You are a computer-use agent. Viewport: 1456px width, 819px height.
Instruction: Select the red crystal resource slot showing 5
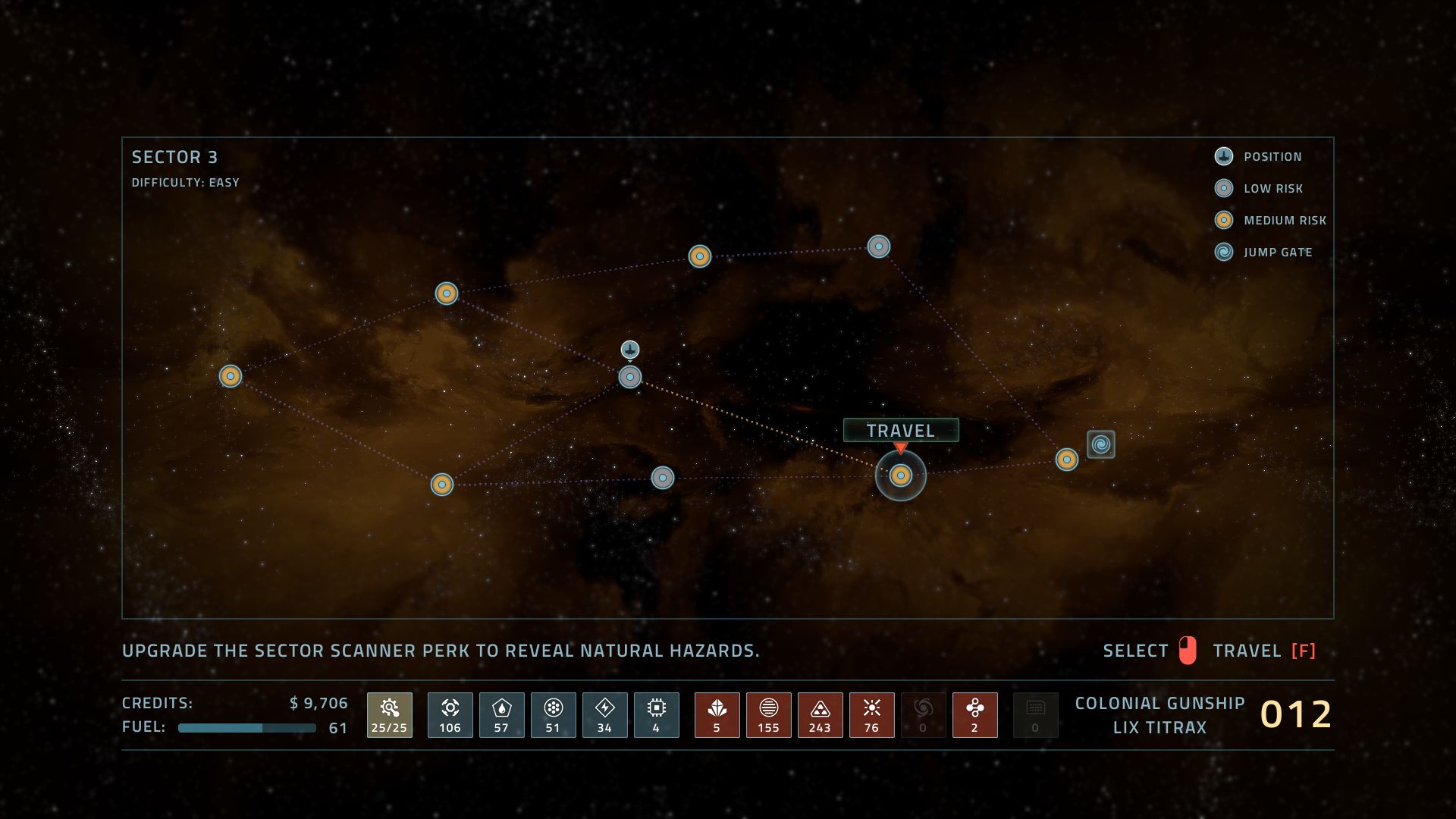pyautogui.click(x=717, y=714)
